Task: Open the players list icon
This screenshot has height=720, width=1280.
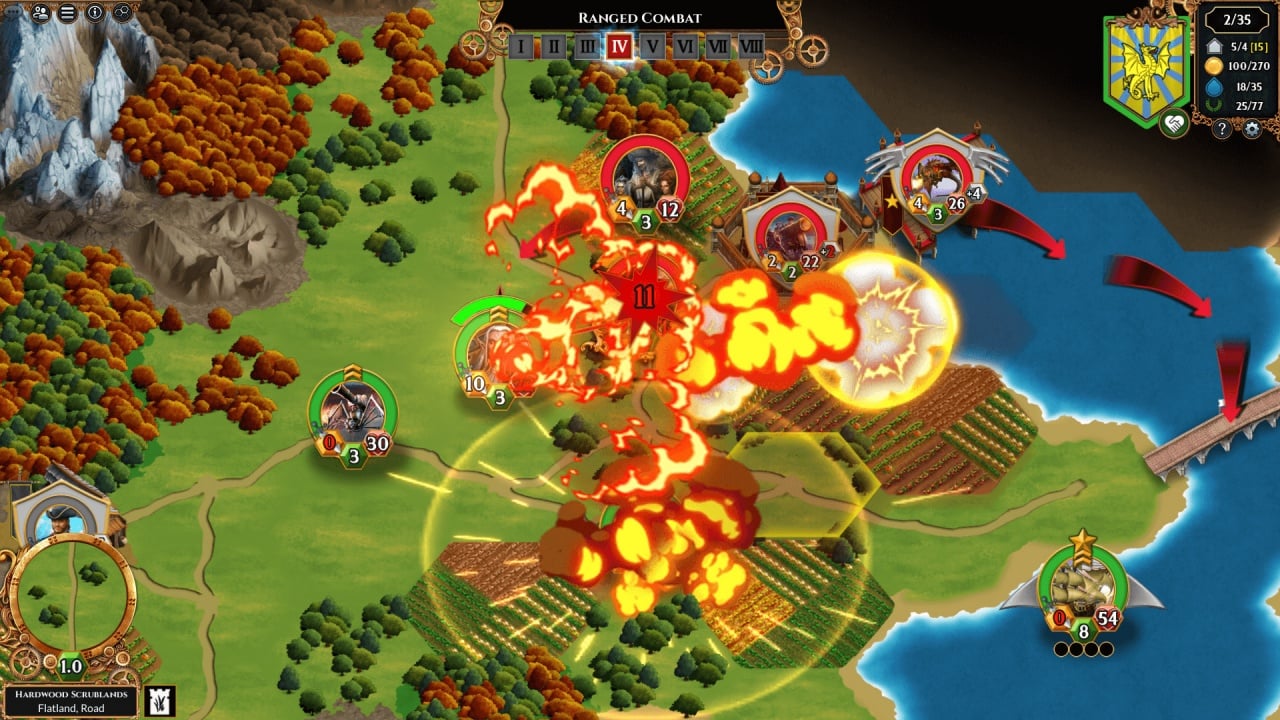Action: coord(41,13)
